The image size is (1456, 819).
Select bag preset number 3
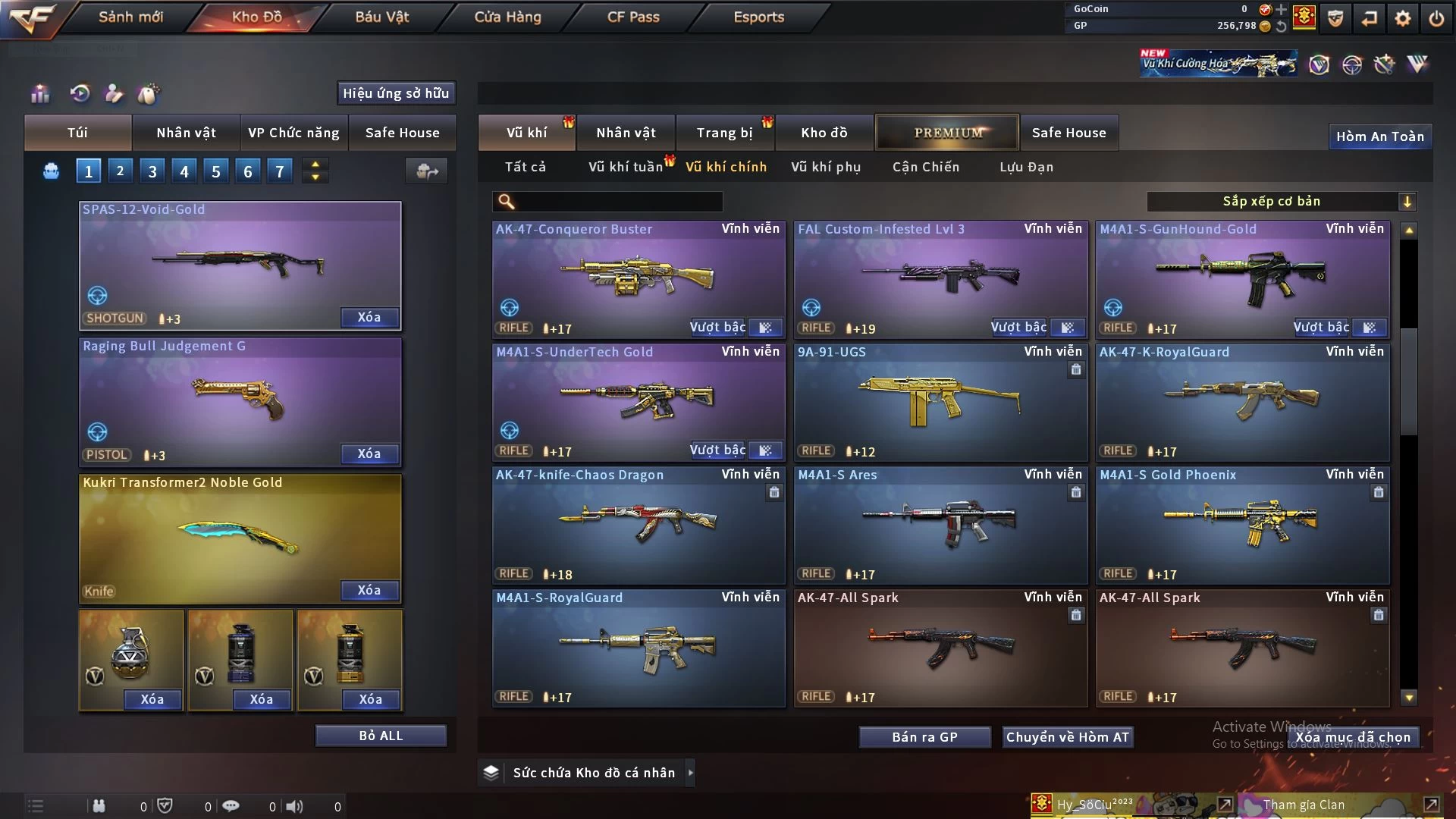pos(152,171)
